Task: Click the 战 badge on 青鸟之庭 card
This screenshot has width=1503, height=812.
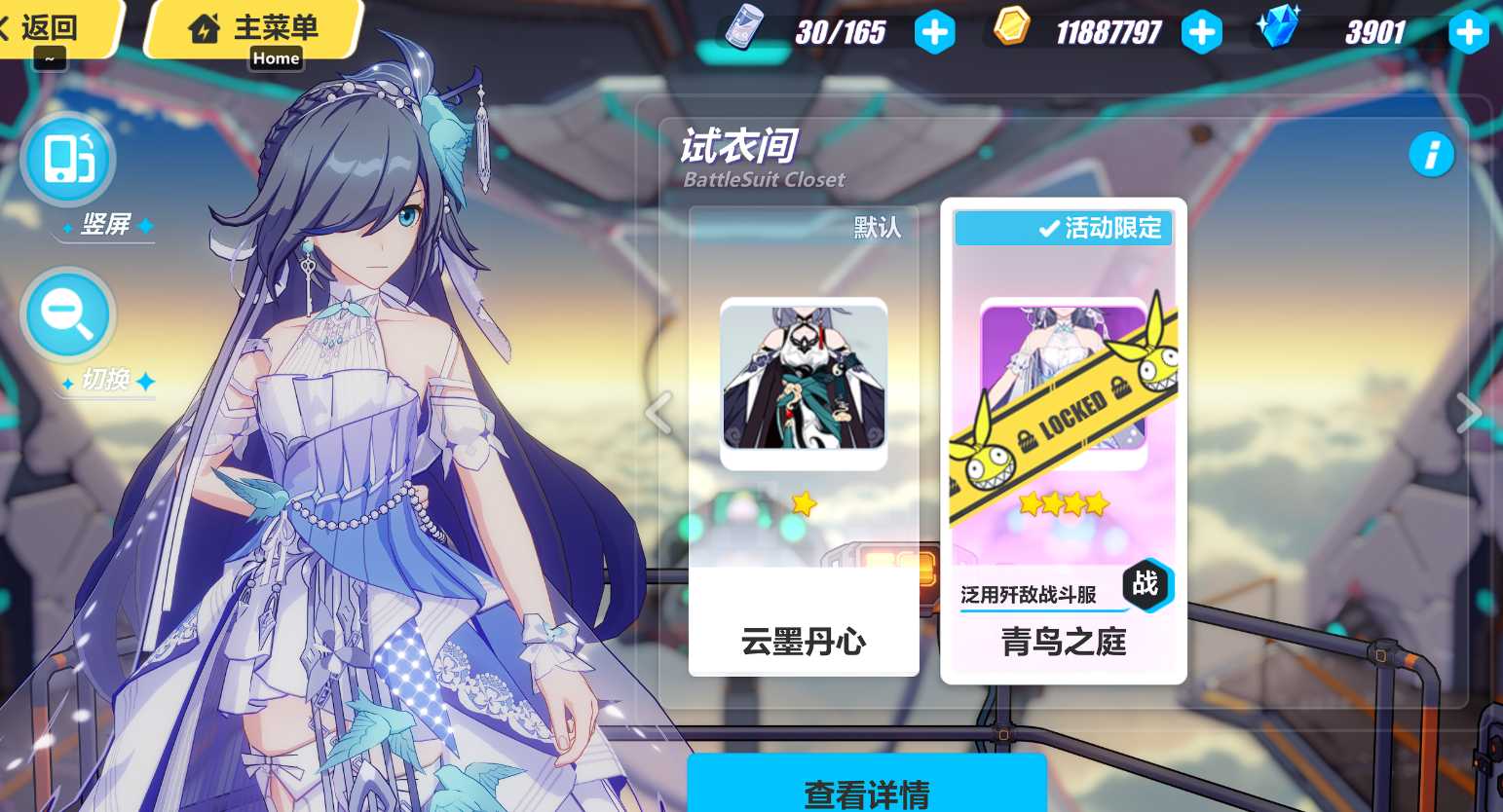Action: pyautogui.click(x=1146, y=585)
